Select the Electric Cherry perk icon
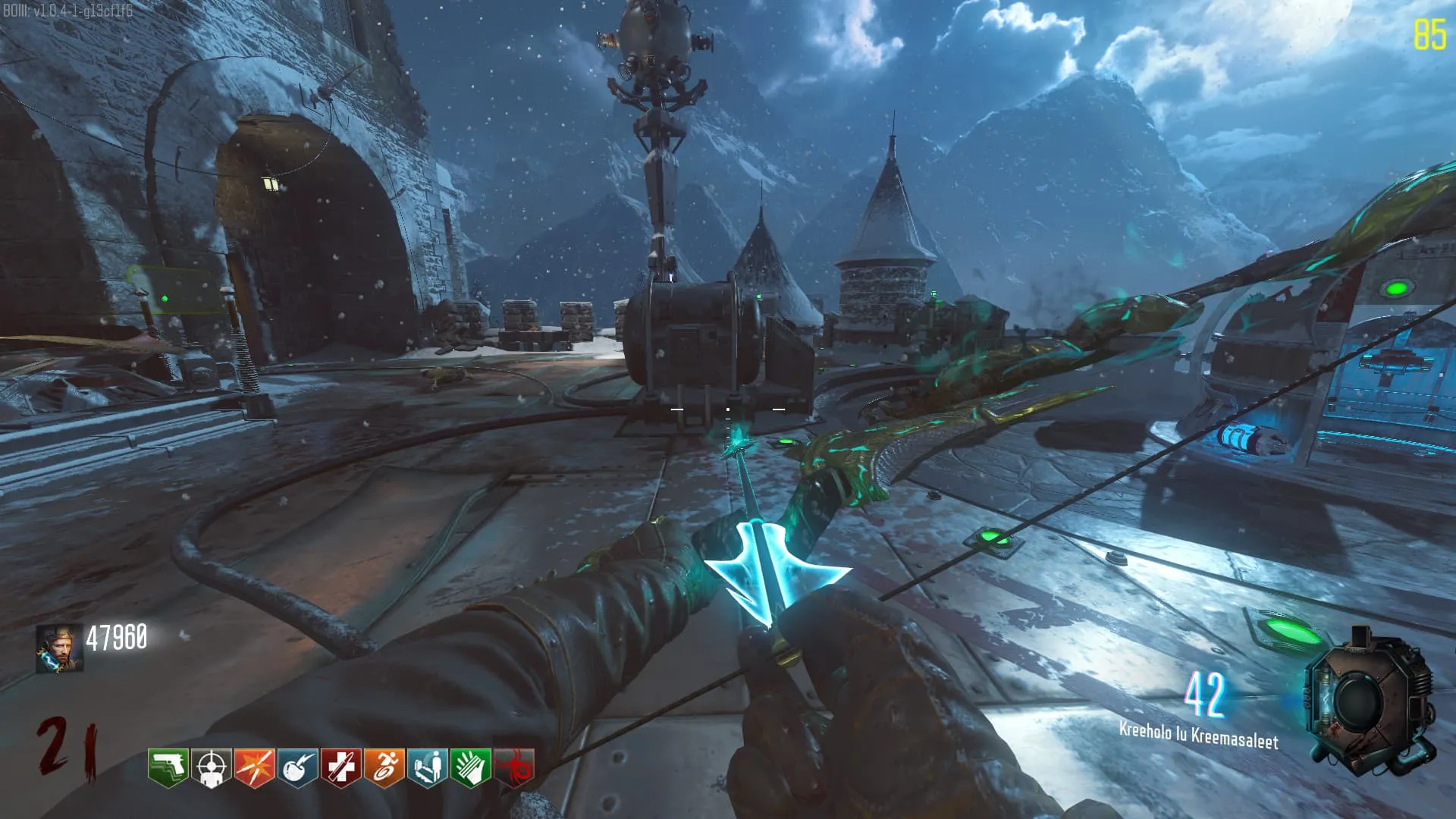This screenshot has height=819, width=1456. point(297,767)
